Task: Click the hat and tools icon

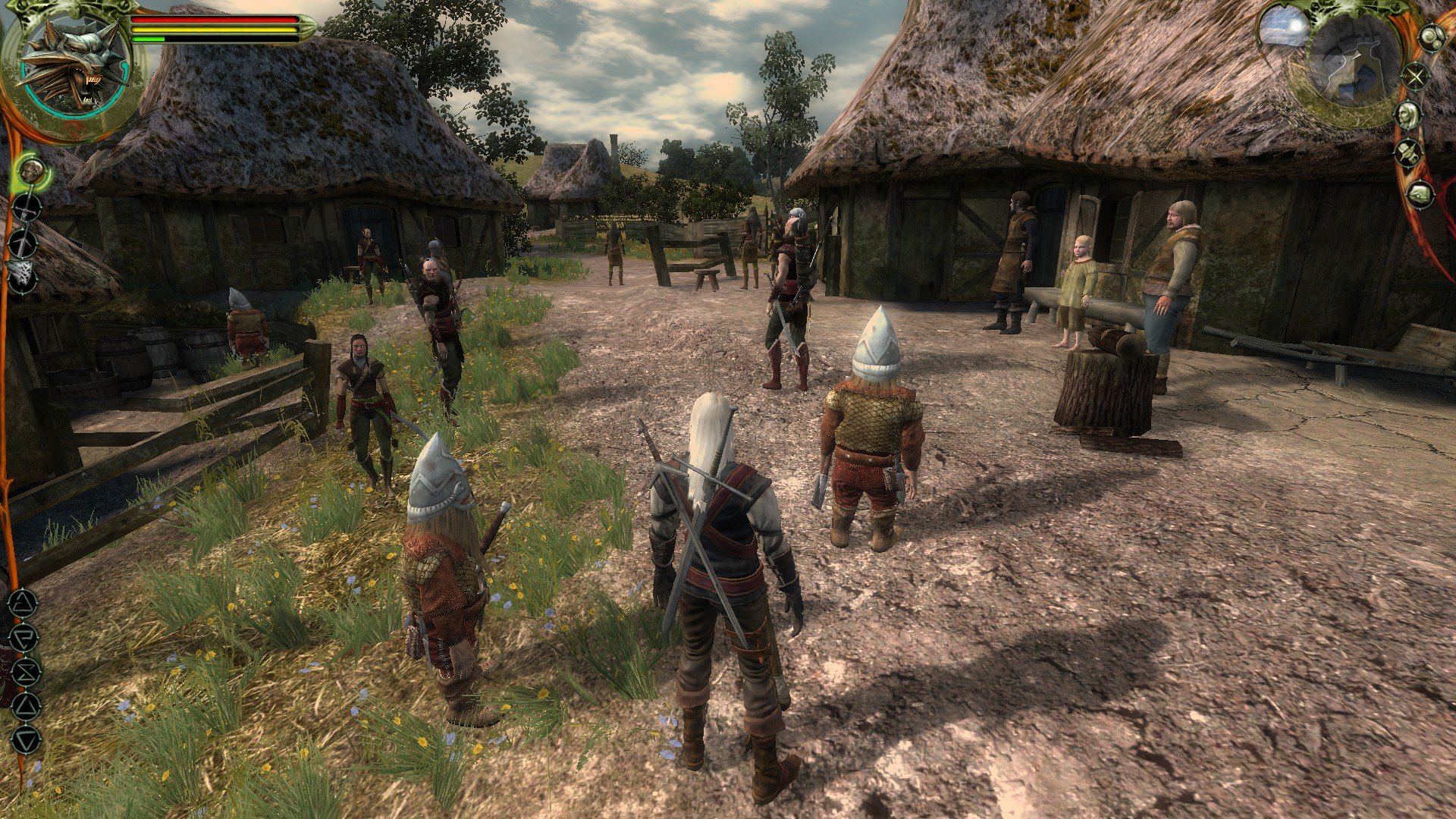Action: [x=1409, y=153]
